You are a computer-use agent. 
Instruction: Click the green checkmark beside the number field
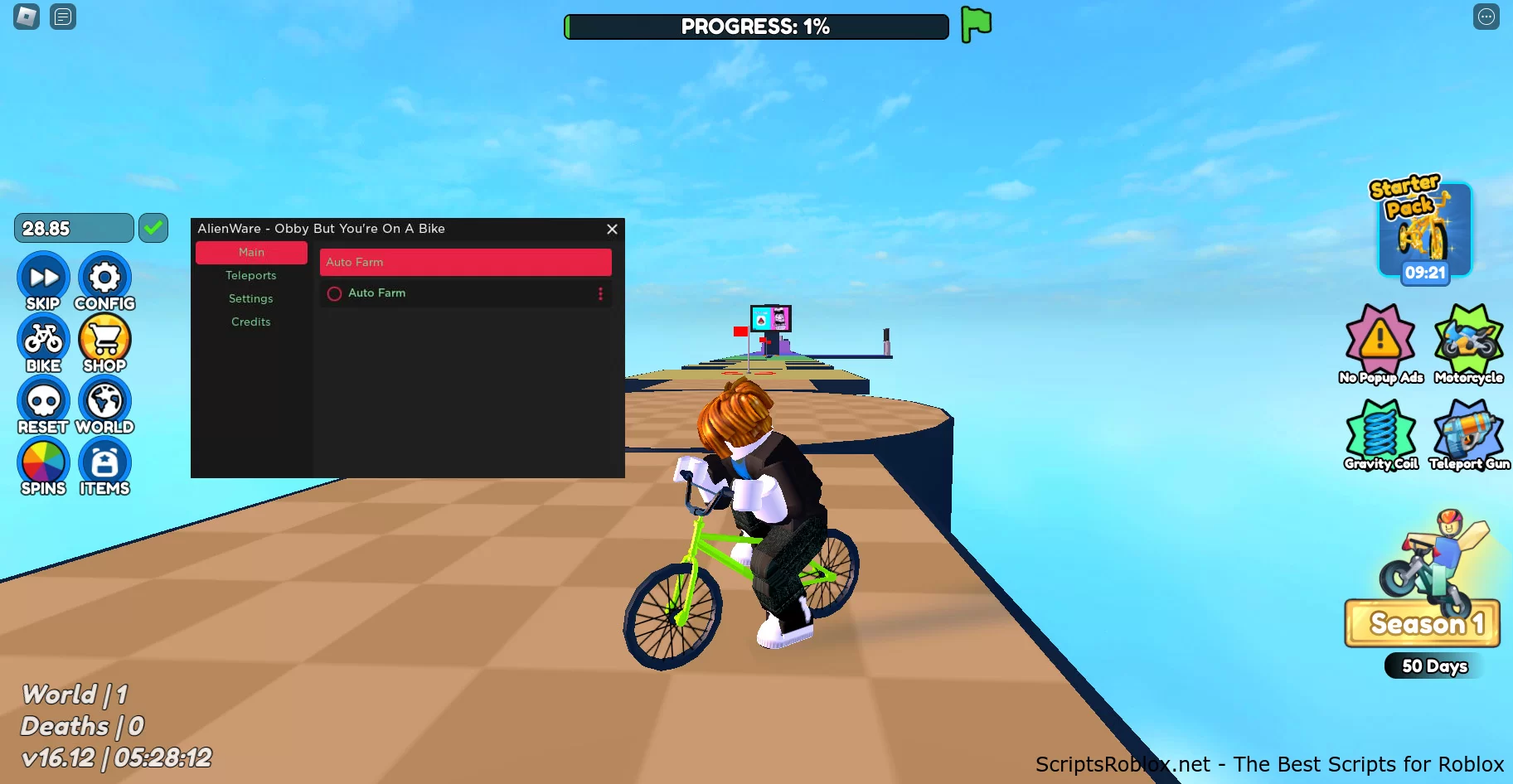(153, 226)
